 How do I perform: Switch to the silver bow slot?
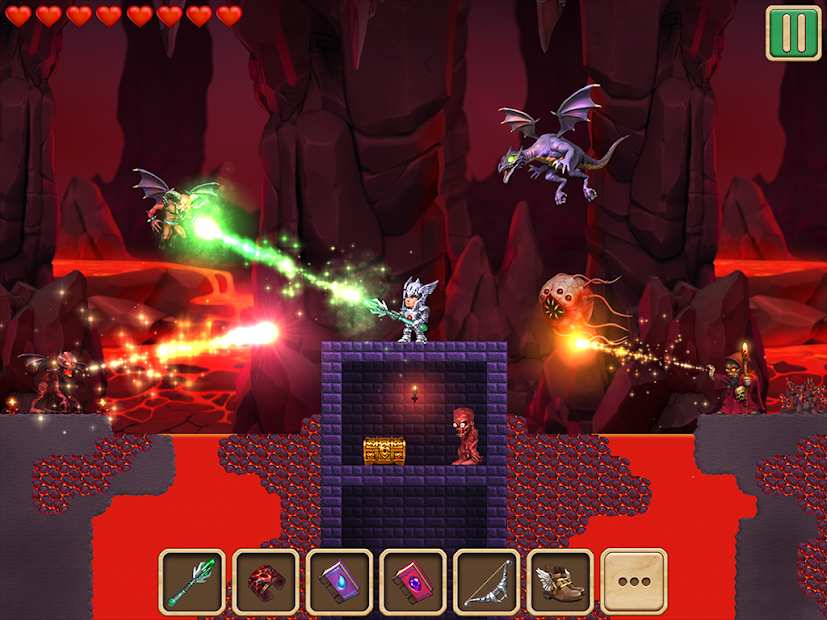486,581
